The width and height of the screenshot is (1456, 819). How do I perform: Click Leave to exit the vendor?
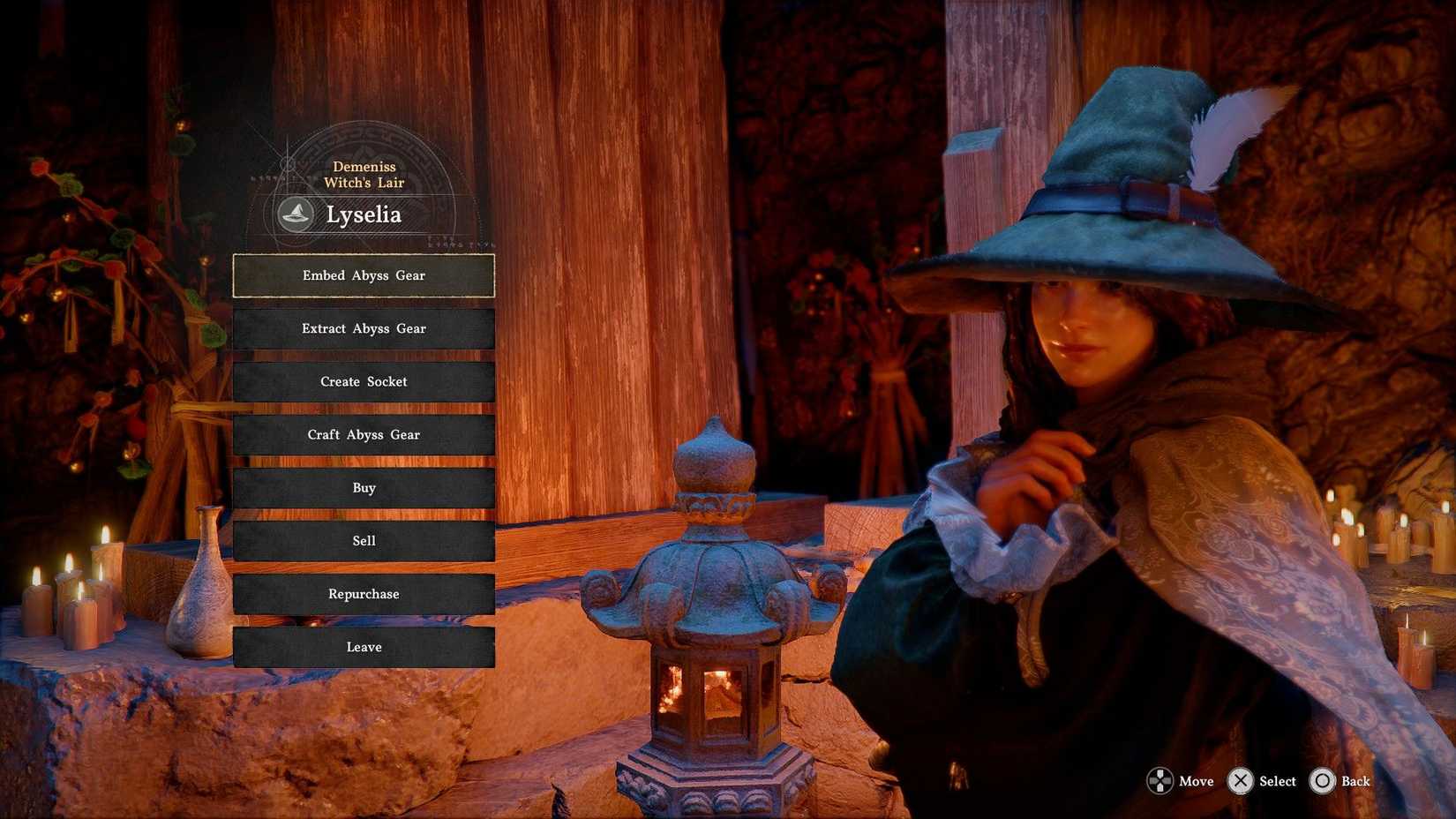pos(364,646)
